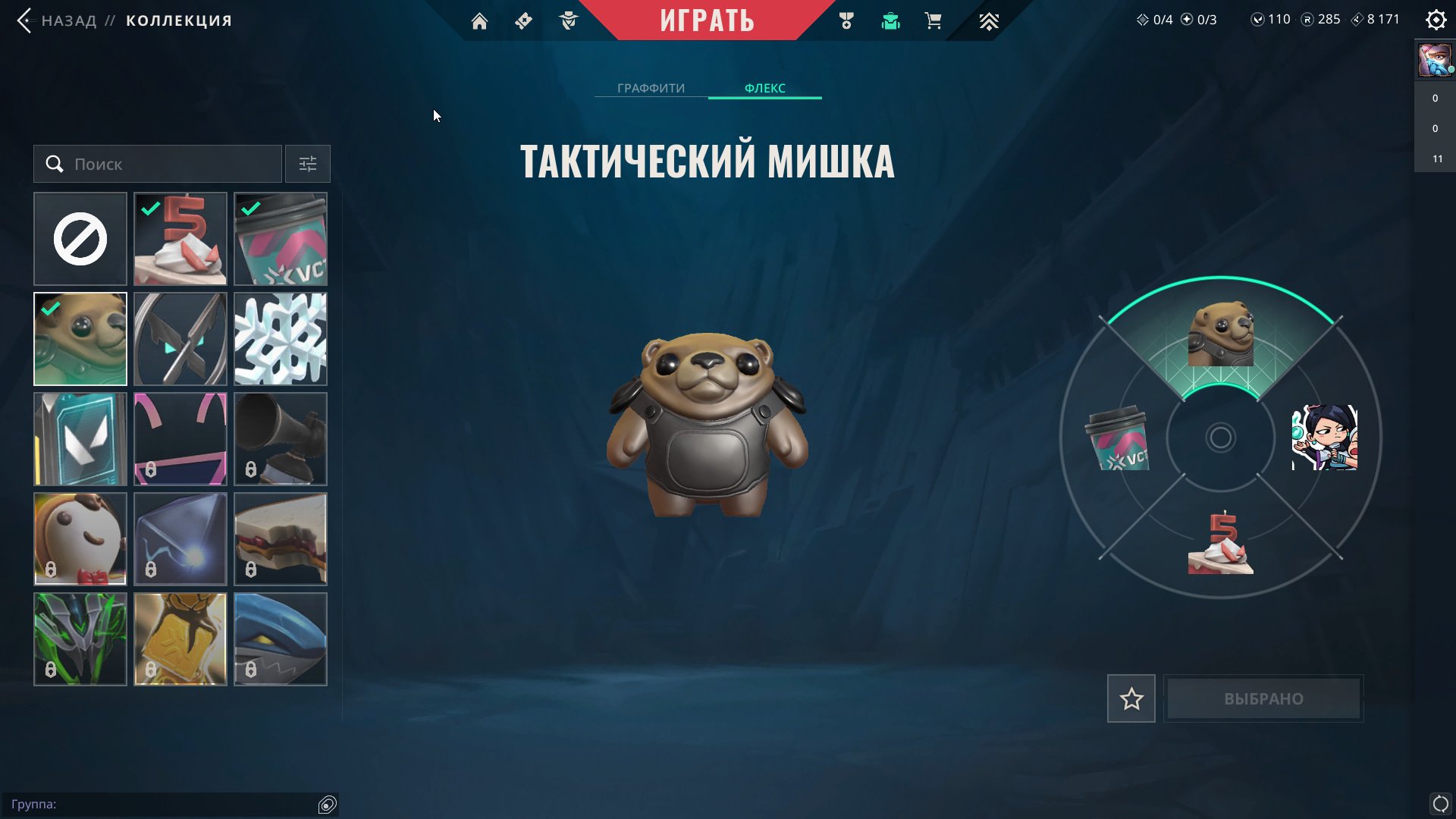Stay on the ФЛЕКС tab
Screen dimensions: 1456x819
pyautogui.click(x=764, y=87)
